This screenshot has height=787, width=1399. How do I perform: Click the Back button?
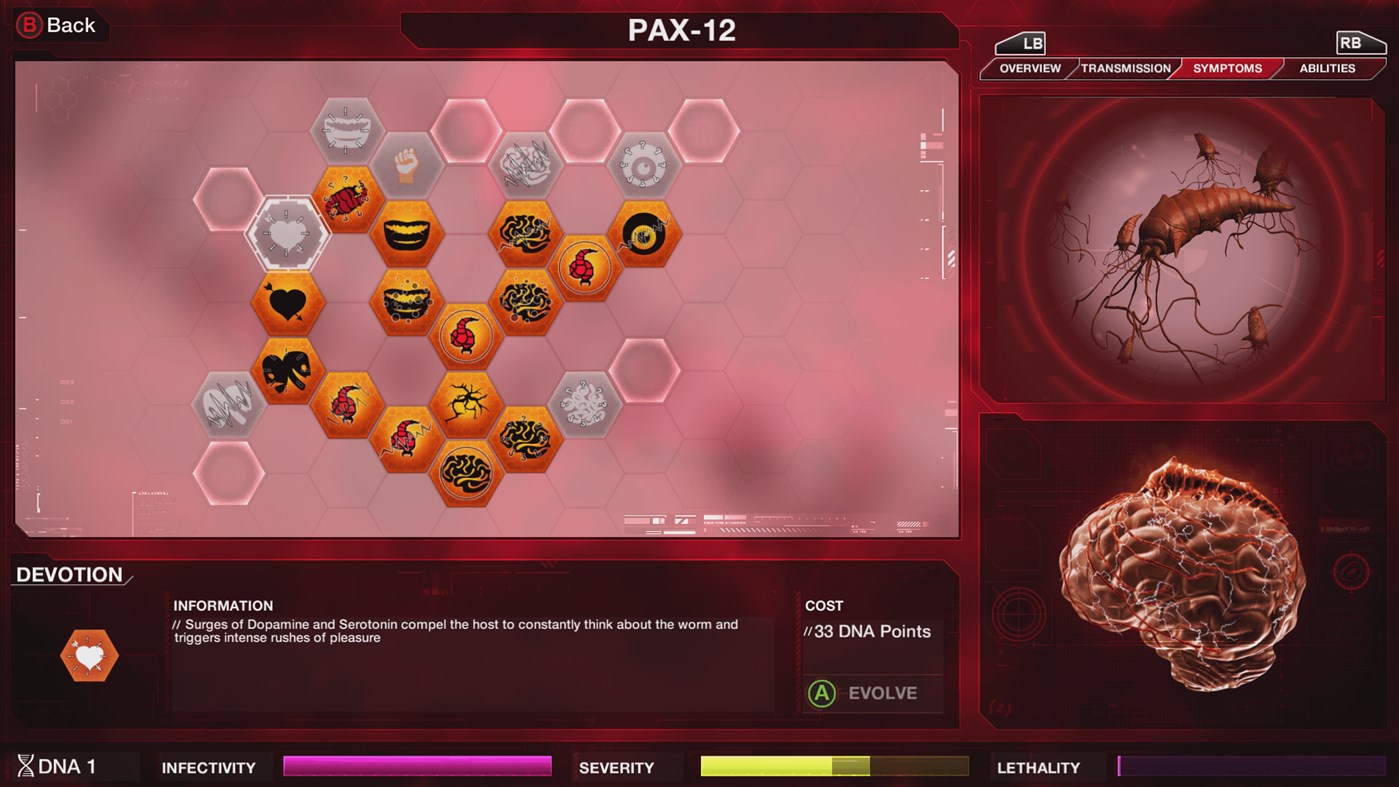(x=57, y=24)
